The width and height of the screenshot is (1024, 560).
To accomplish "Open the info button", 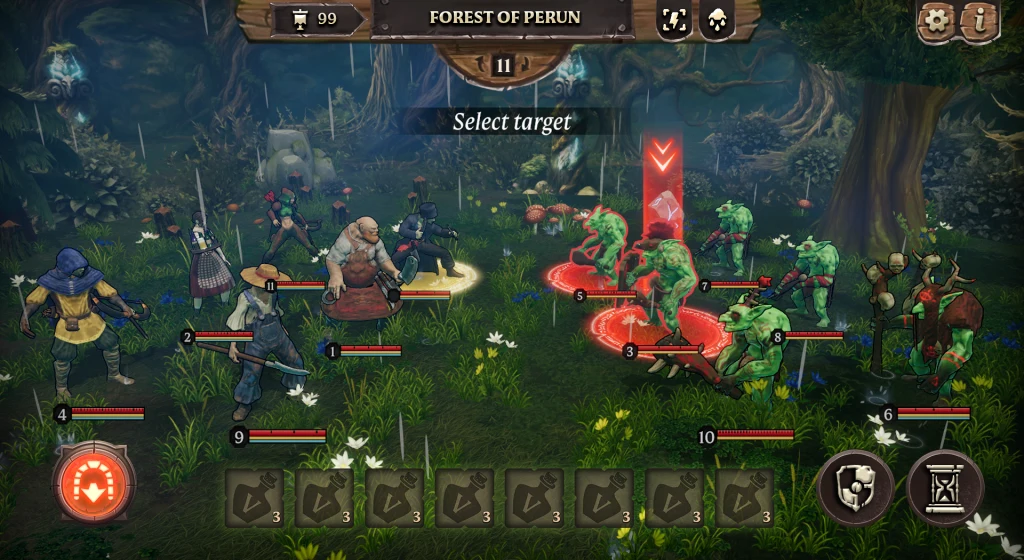I will click(x=980, y=21).
